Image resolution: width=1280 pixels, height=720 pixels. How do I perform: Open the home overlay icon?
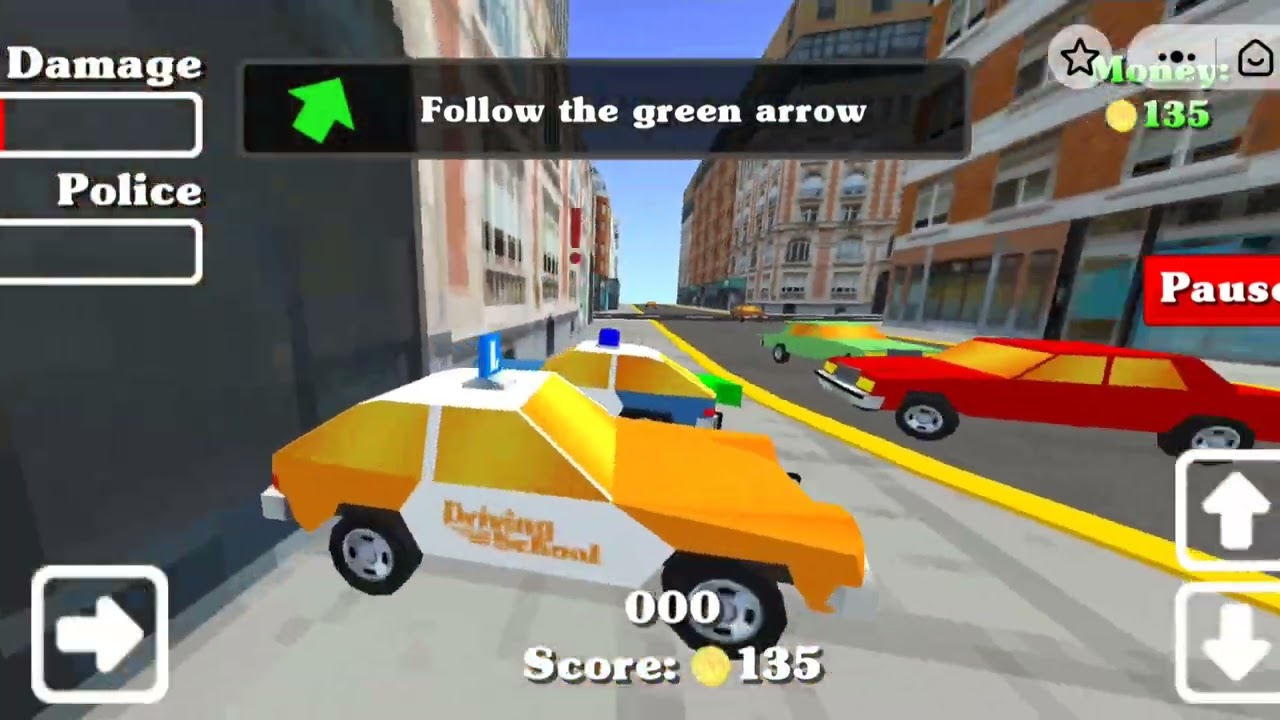click(1254, 57)
